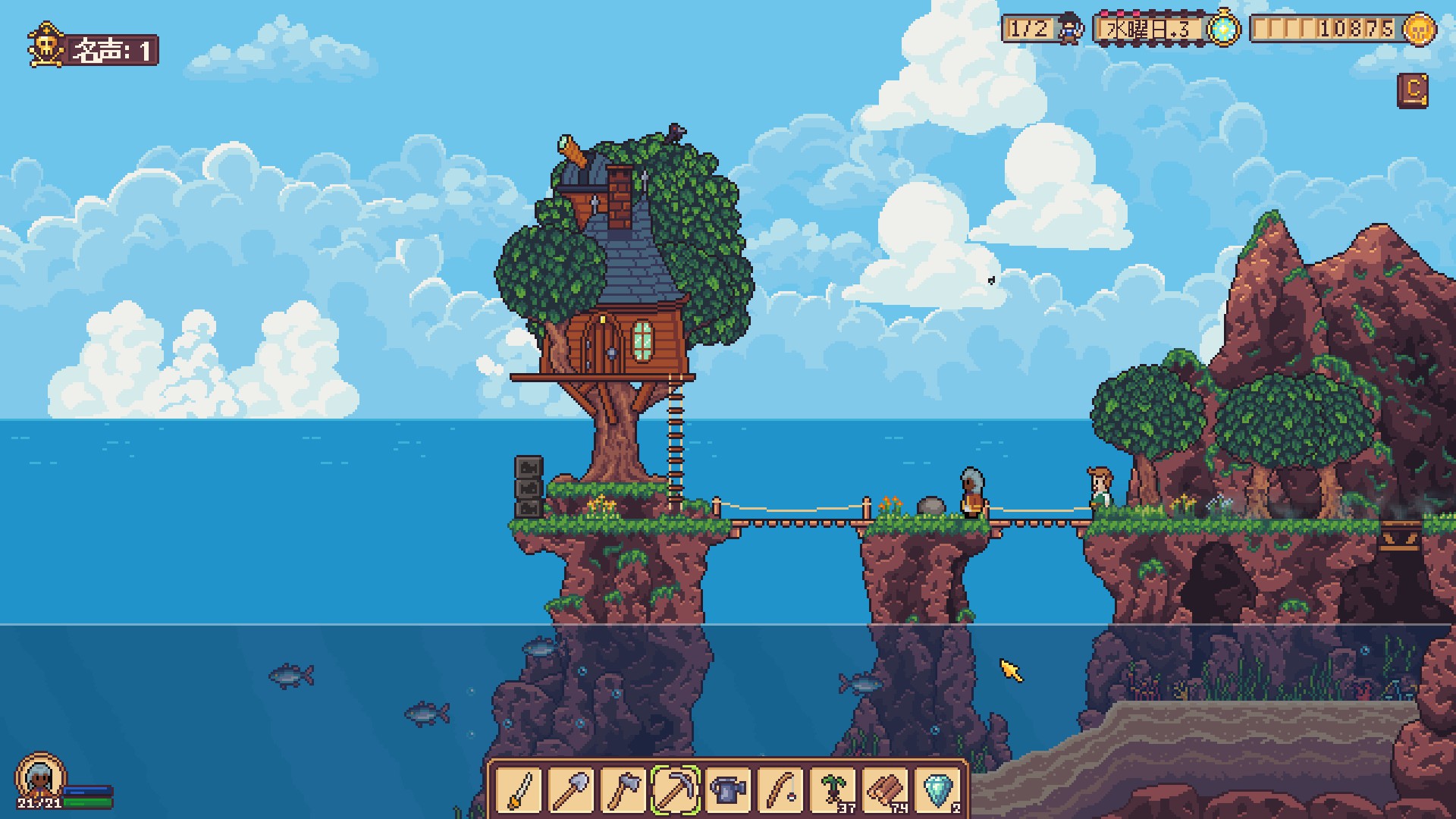Select the blue diamond slot
This screenshot has width=1456, height=819.
(937, 790)
